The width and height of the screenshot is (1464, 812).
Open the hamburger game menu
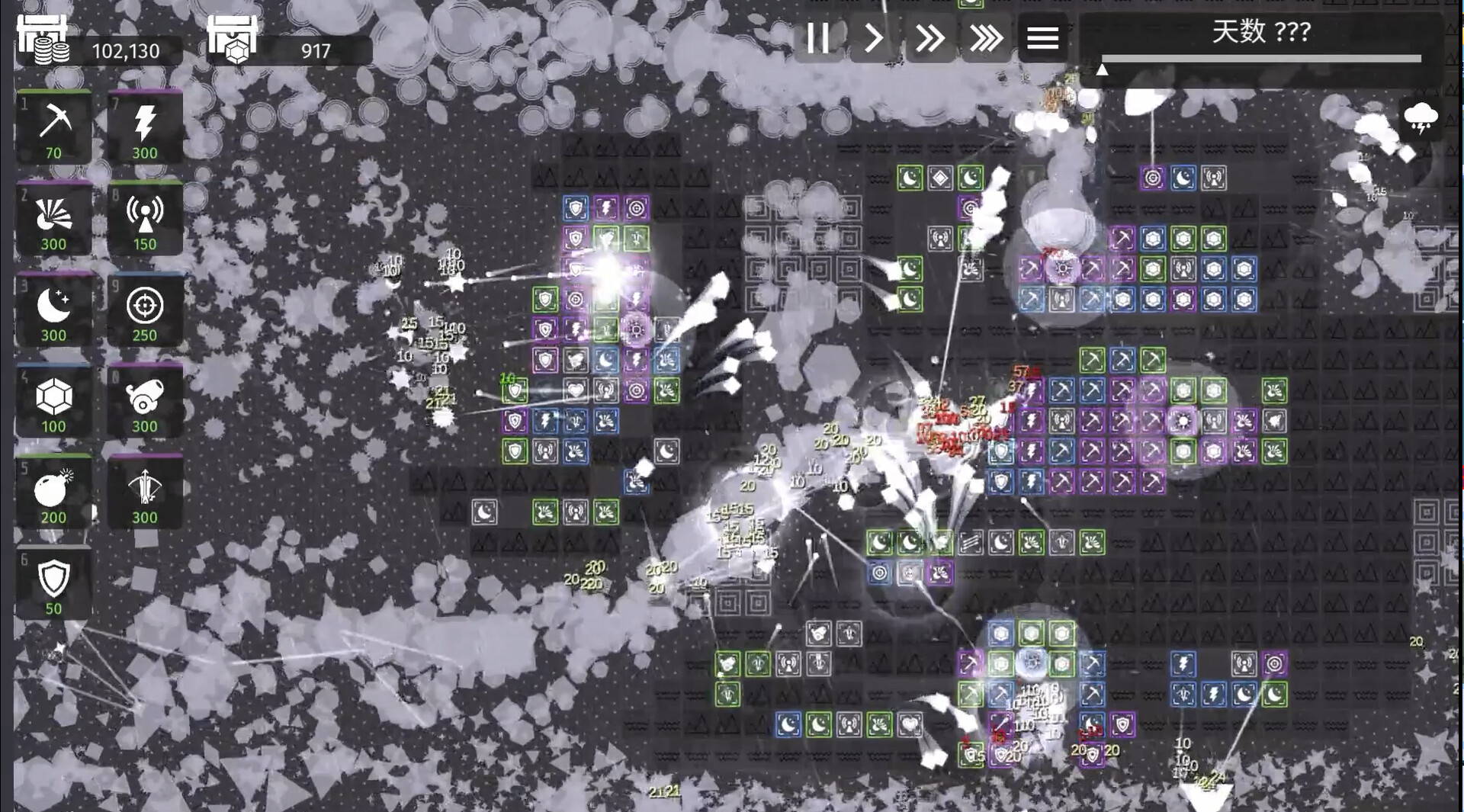(1043, 40)
